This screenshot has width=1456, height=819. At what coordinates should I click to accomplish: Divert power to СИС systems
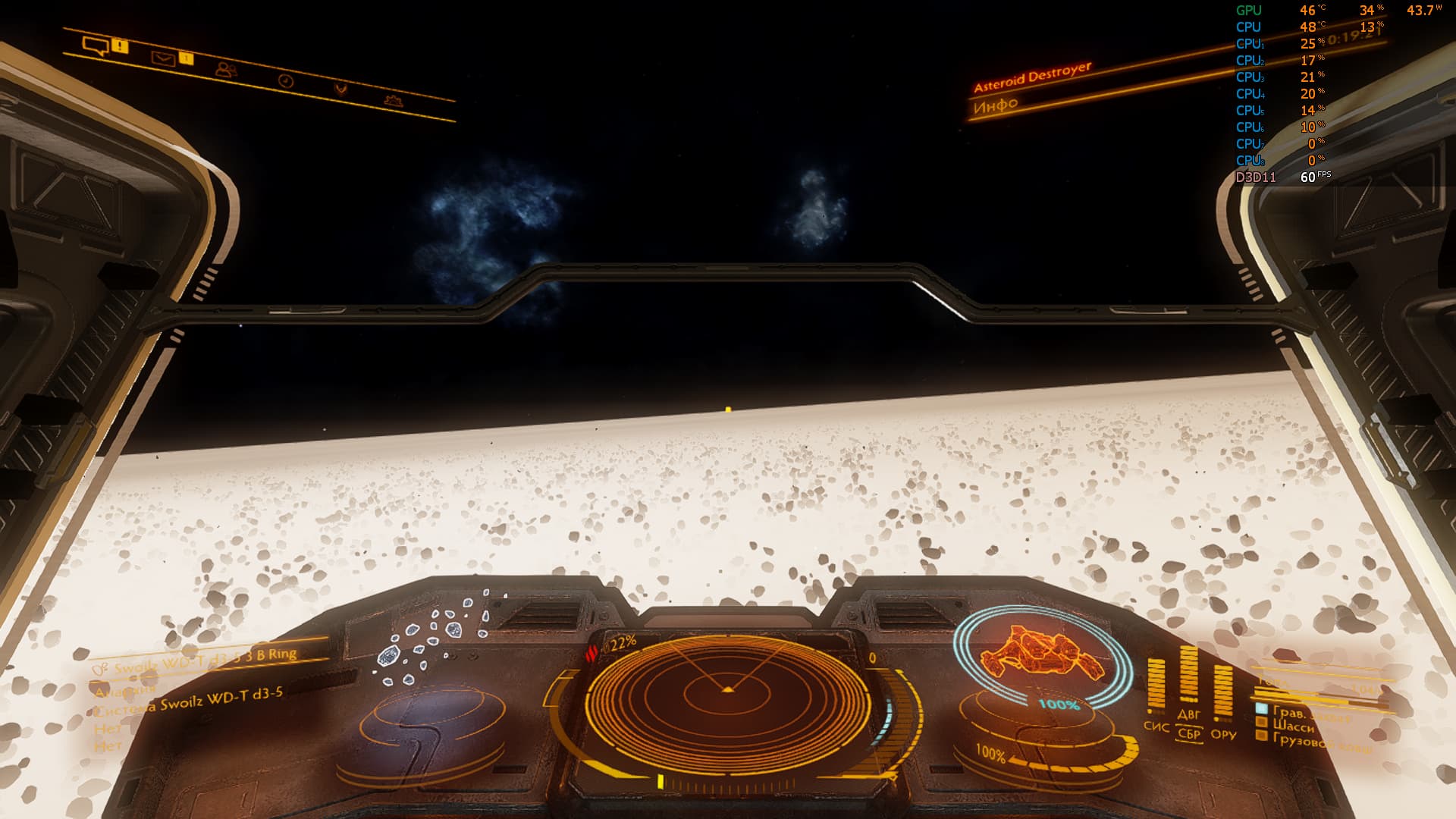coord(1156,726)
